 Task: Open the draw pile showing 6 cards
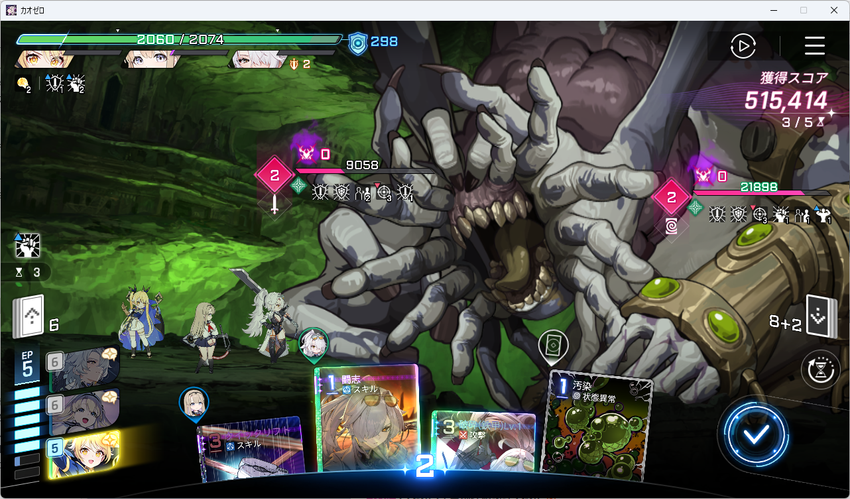[30, 320]
